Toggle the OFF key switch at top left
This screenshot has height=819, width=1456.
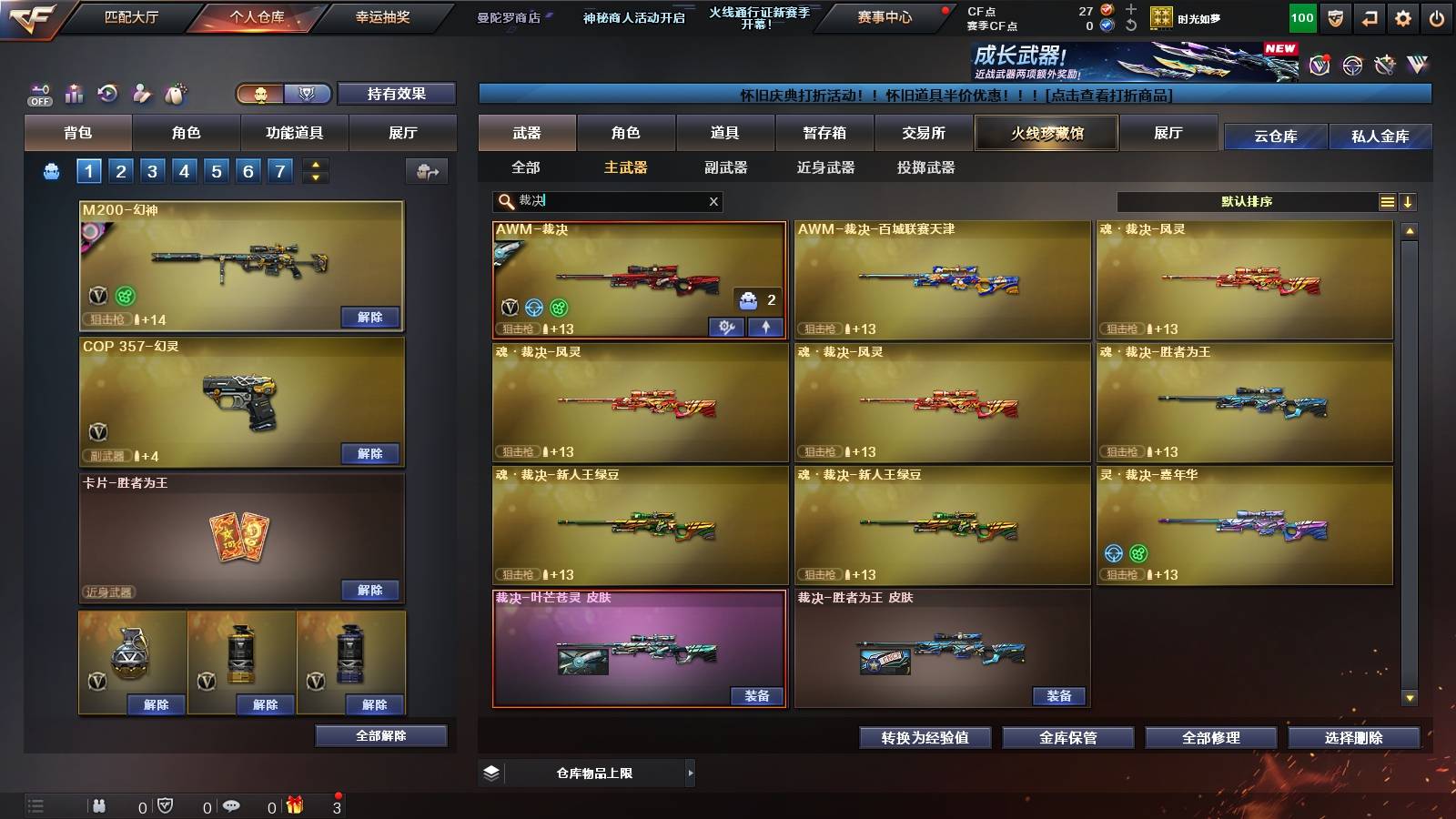(x=39, y=94)
